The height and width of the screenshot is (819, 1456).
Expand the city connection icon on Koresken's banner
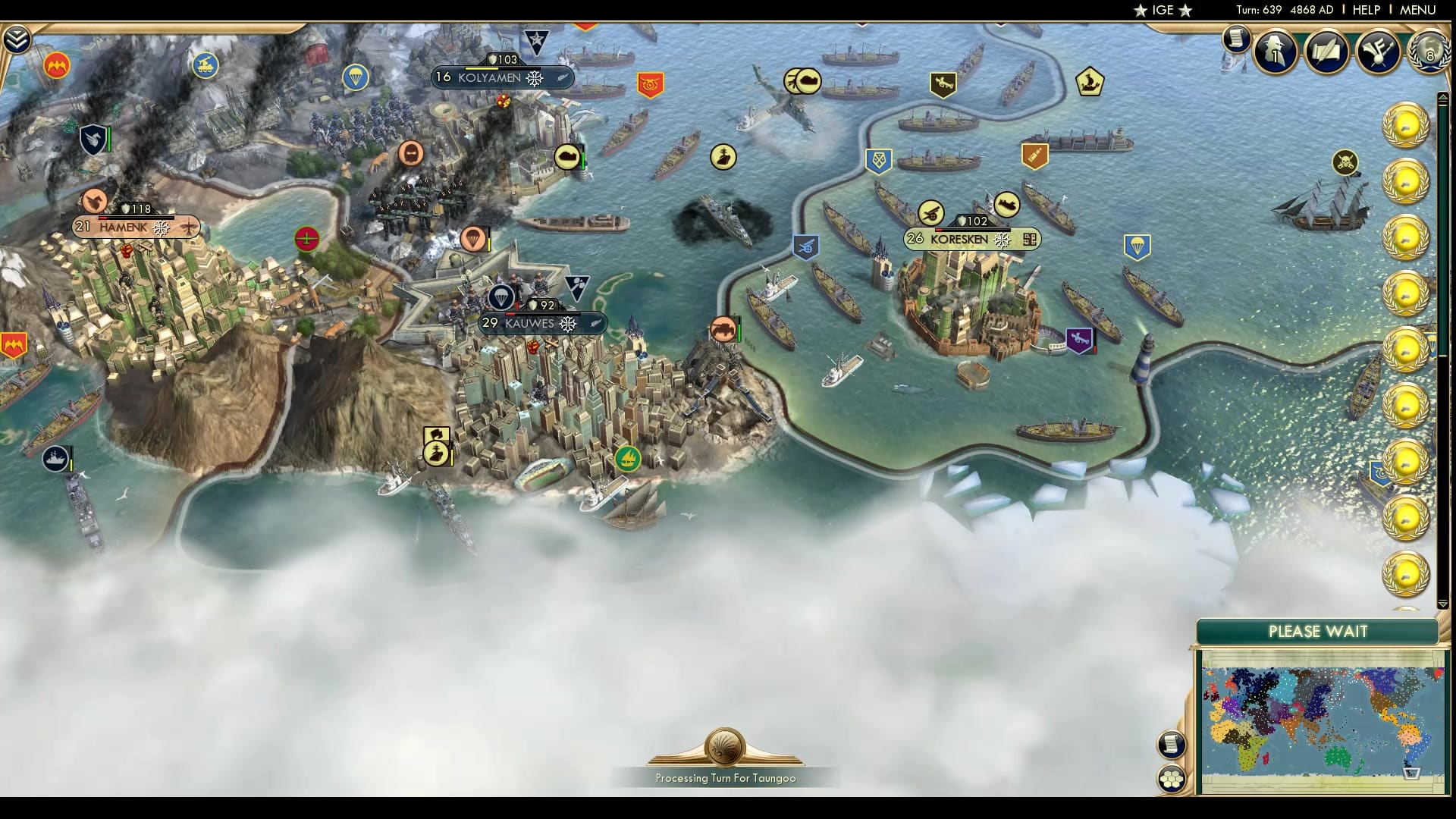(1031, 239)
